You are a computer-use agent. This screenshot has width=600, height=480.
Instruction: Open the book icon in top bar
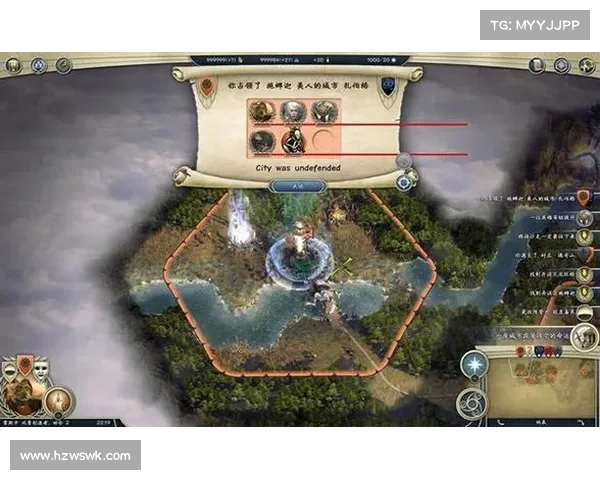(x=536, y=65)
